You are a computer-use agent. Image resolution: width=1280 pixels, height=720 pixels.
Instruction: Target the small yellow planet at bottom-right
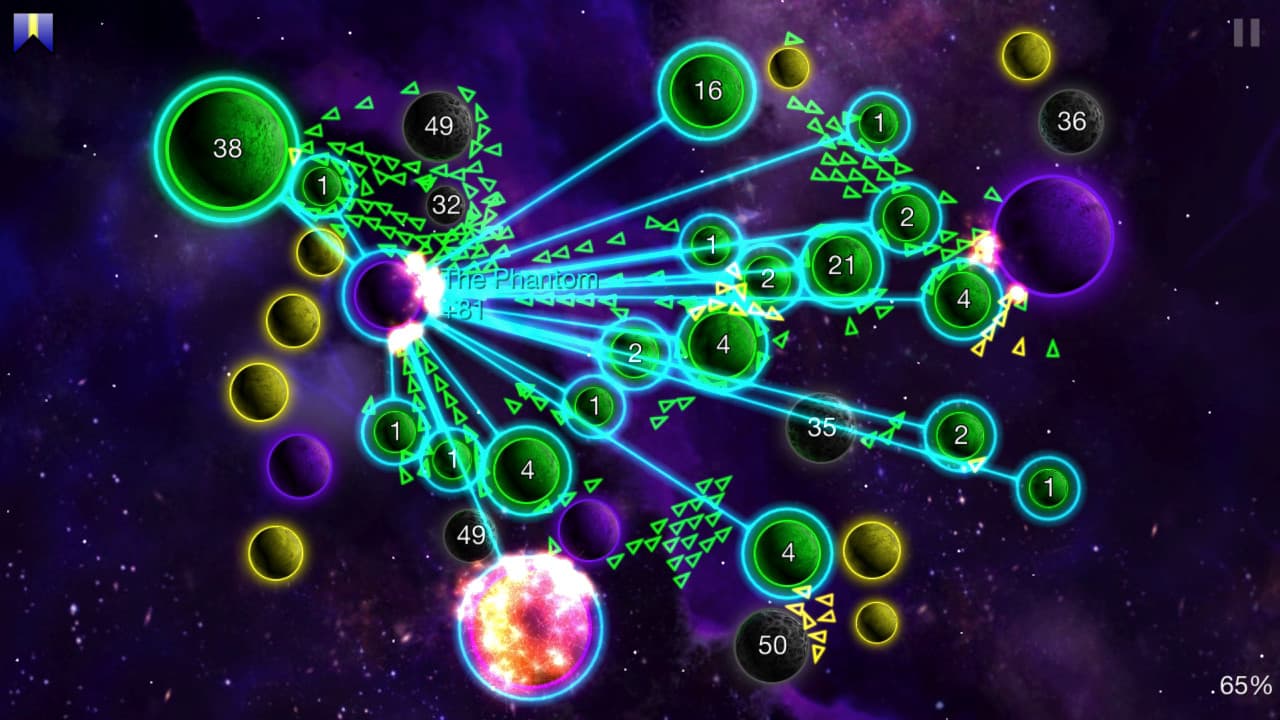coord(878,622)
